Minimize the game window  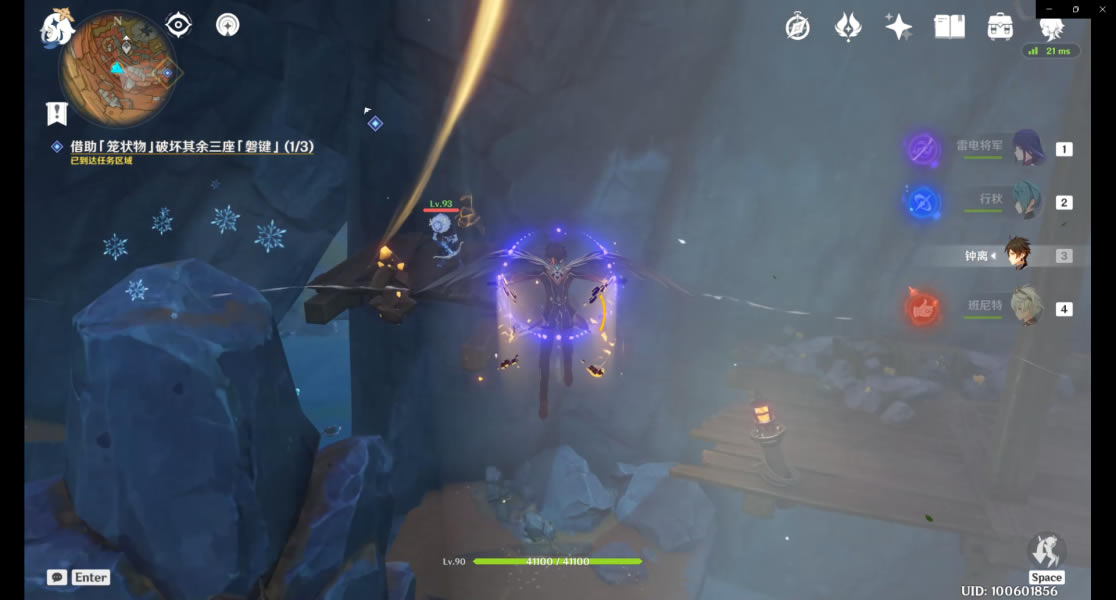coord(1048,9)
